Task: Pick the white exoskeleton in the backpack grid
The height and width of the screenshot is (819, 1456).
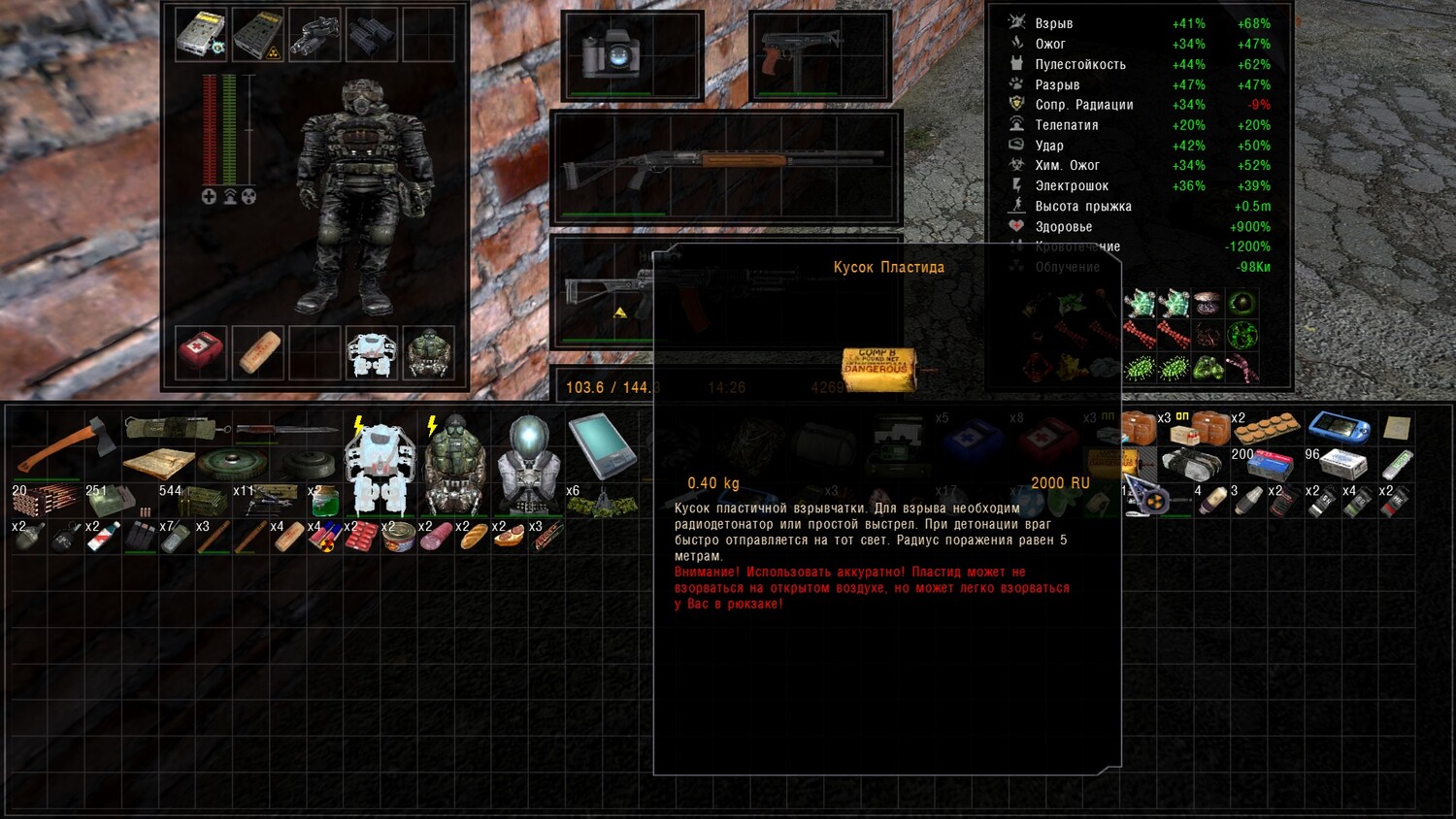Action: coord(380,468)
